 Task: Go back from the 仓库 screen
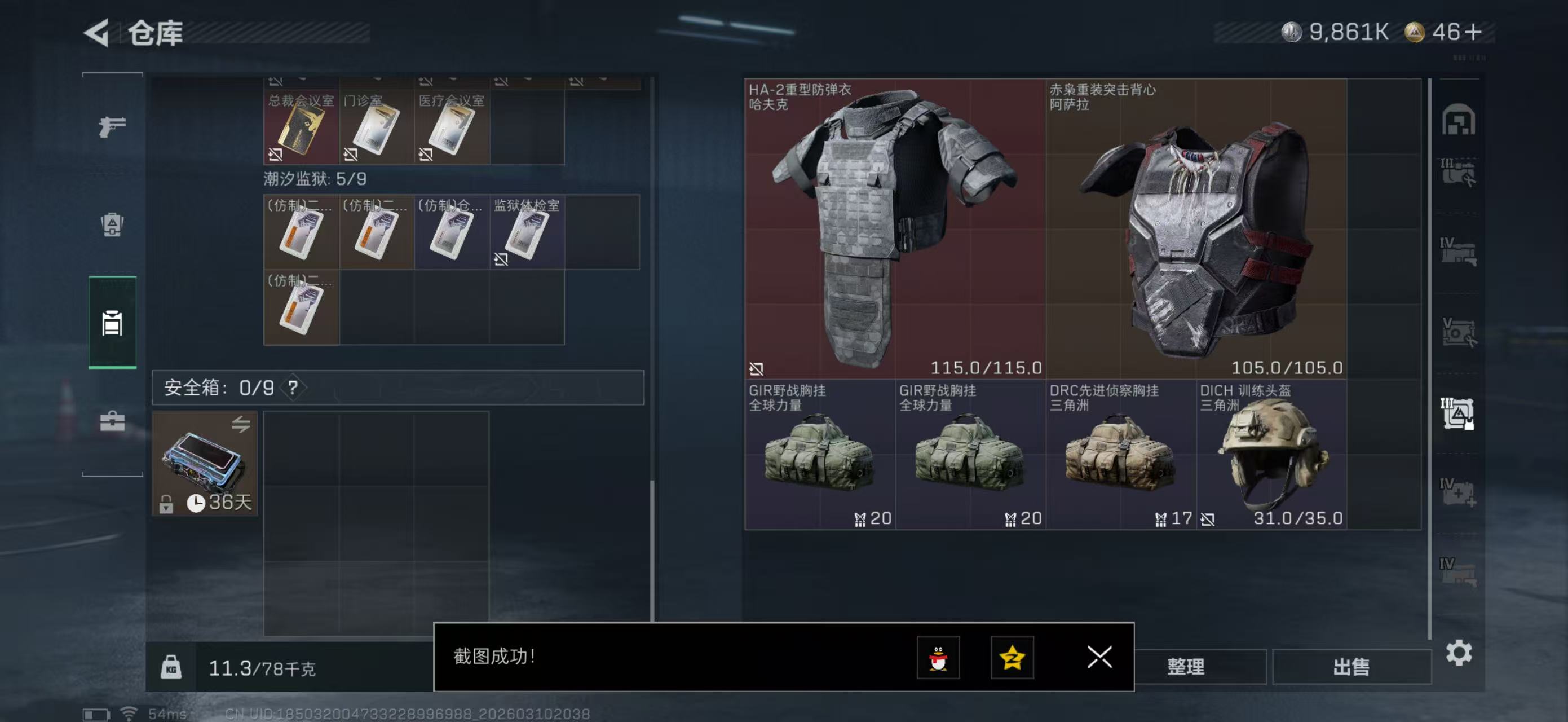click(97, 33)
